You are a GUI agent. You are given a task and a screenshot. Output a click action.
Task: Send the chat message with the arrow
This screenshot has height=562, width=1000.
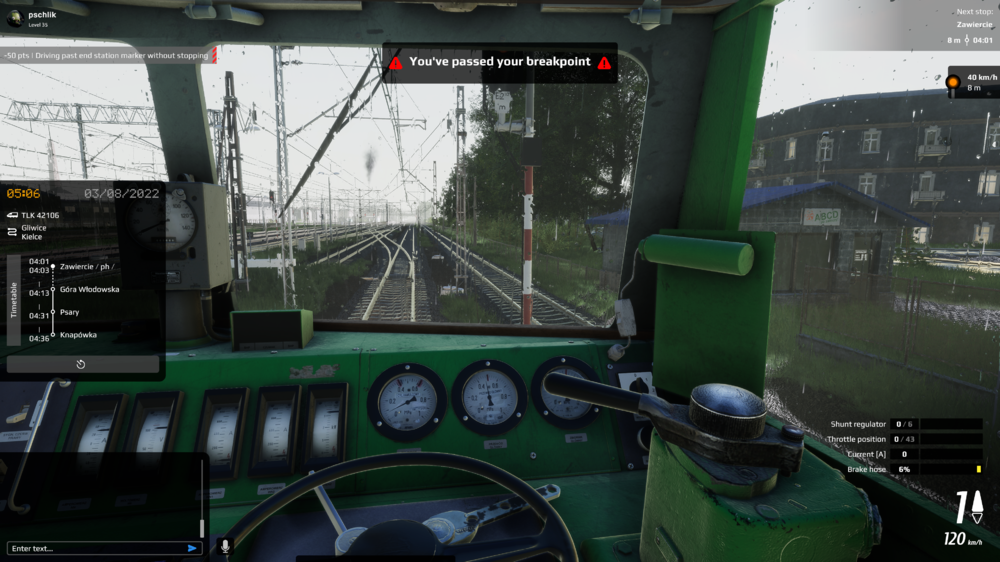[x=192, y=548]
